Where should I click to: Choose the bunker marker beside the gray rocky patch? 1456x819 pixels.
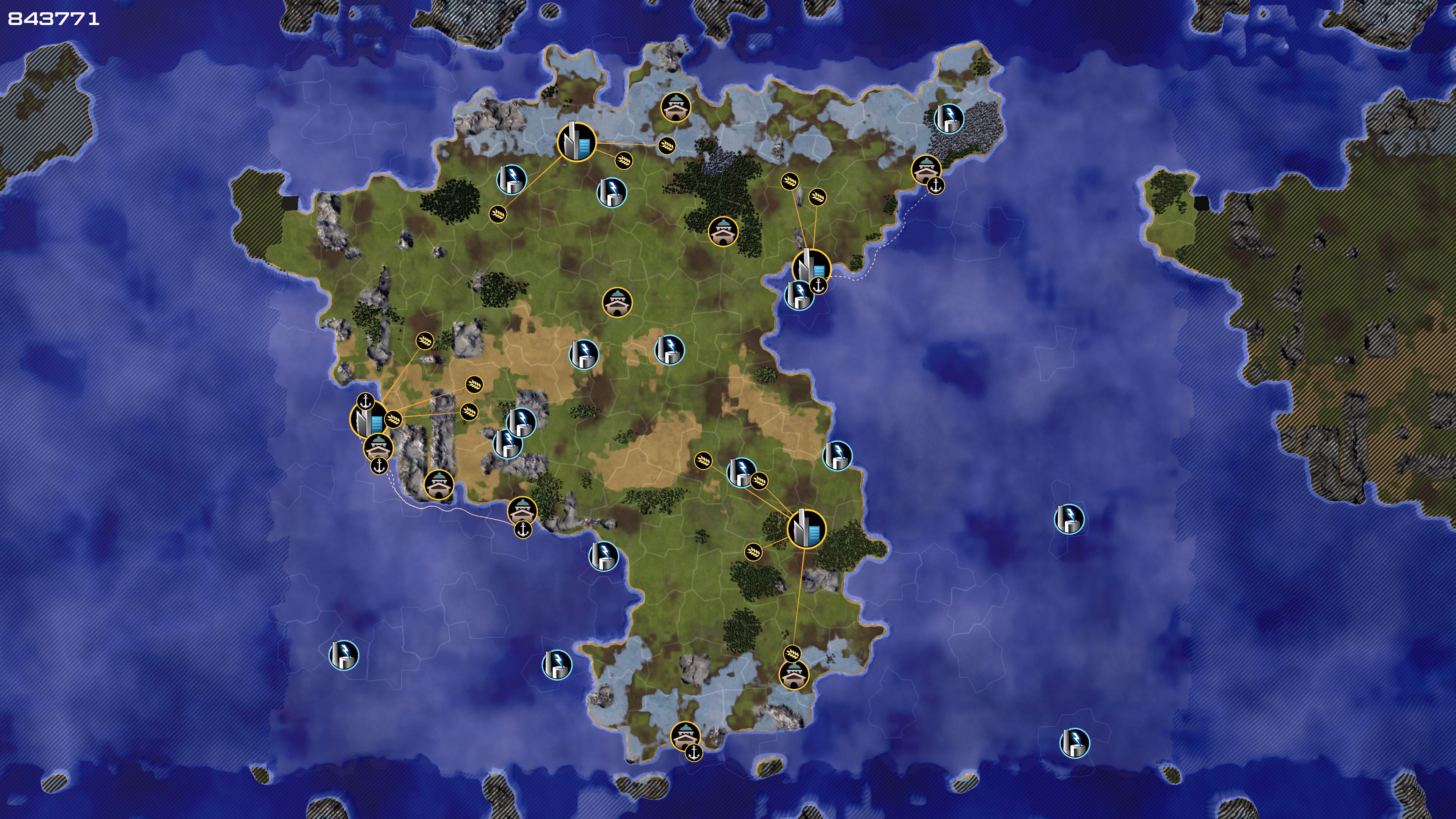click(x=926, y=169)
